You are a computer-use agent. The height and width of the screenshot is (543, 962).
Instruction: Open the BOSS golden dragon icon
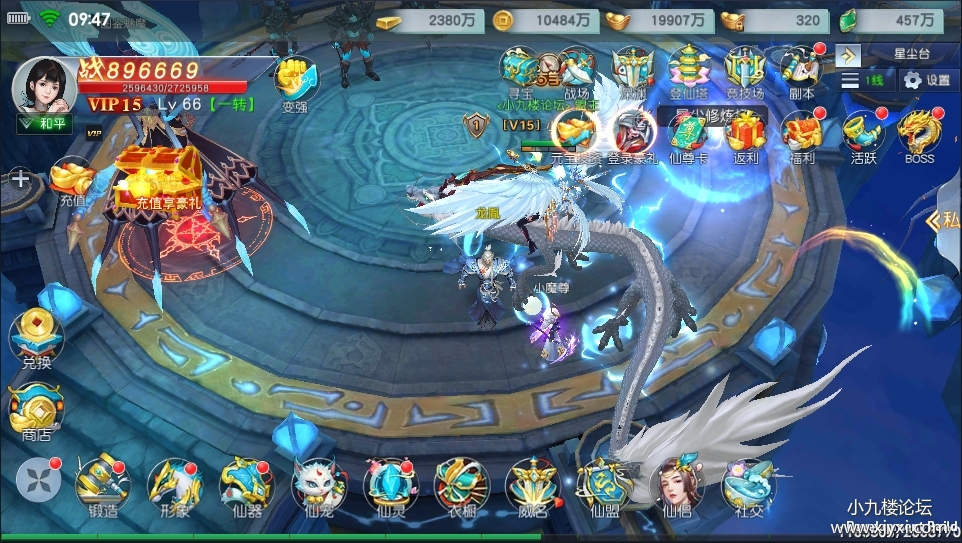916,135
